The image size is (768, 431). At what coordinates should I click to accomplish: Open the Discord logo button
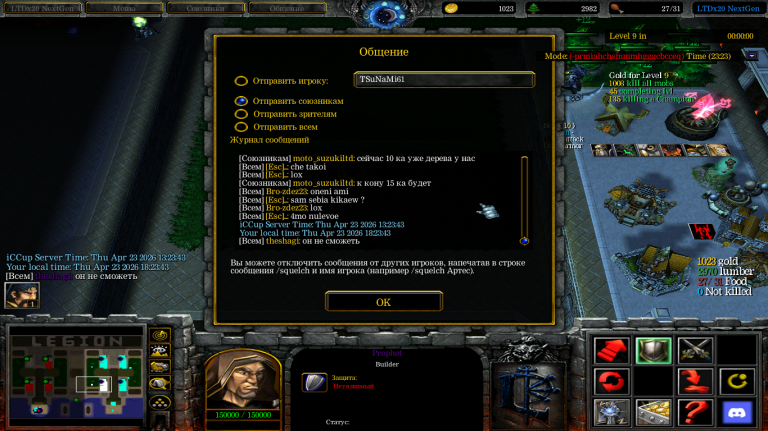click(736, 411)
